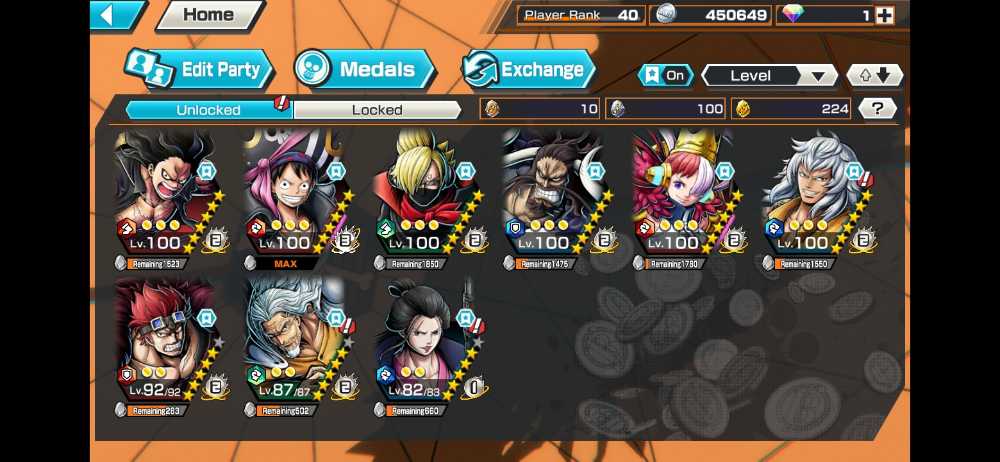Image resolution: width=1000 pixels, height=462 pixels.
Task: Open the question mark help
Action: pos(877,109)
